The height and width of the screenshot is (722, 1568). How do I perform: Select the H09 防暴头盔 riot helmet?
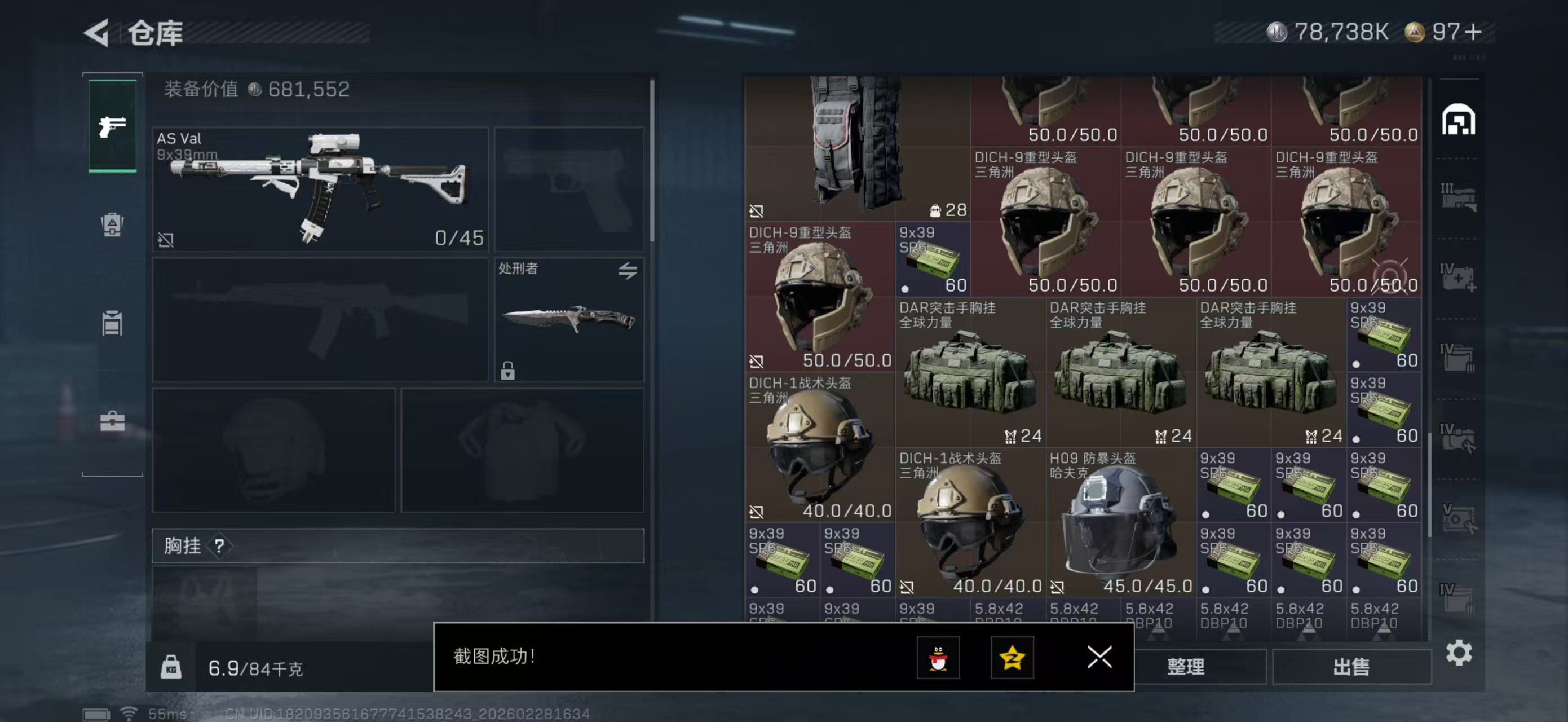click(1120, 522)
